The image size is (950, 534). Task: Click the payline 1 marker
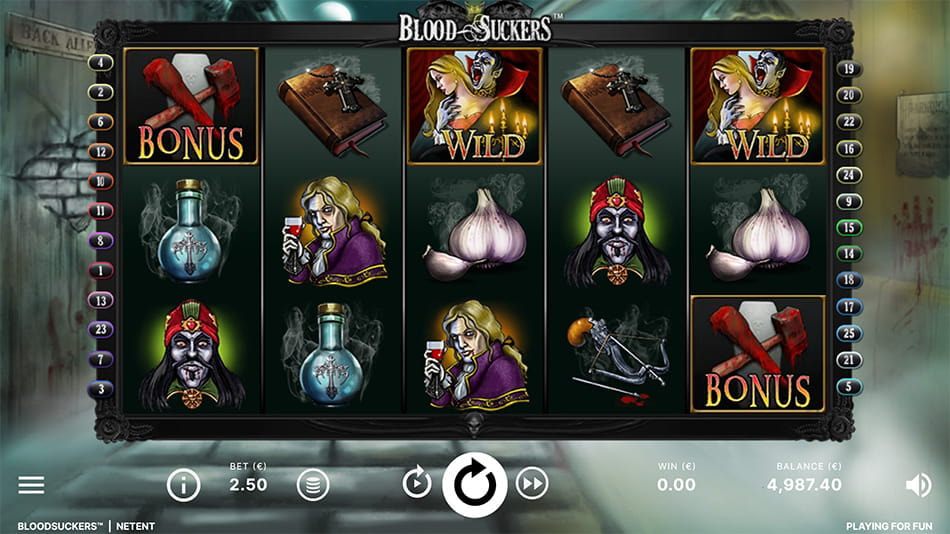(102, 270)
